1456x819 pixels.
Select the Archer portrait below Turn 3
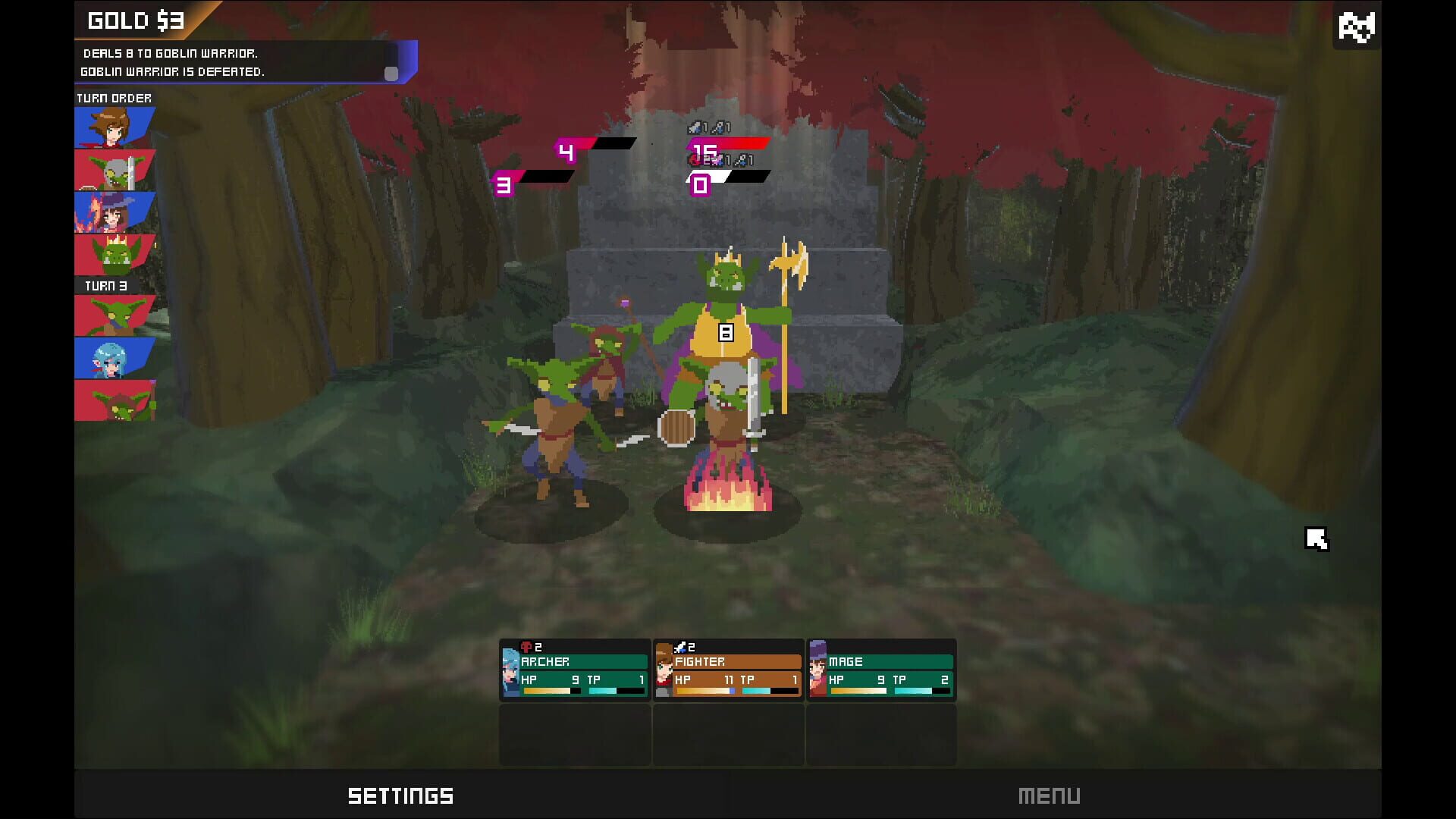coord(114,356)
